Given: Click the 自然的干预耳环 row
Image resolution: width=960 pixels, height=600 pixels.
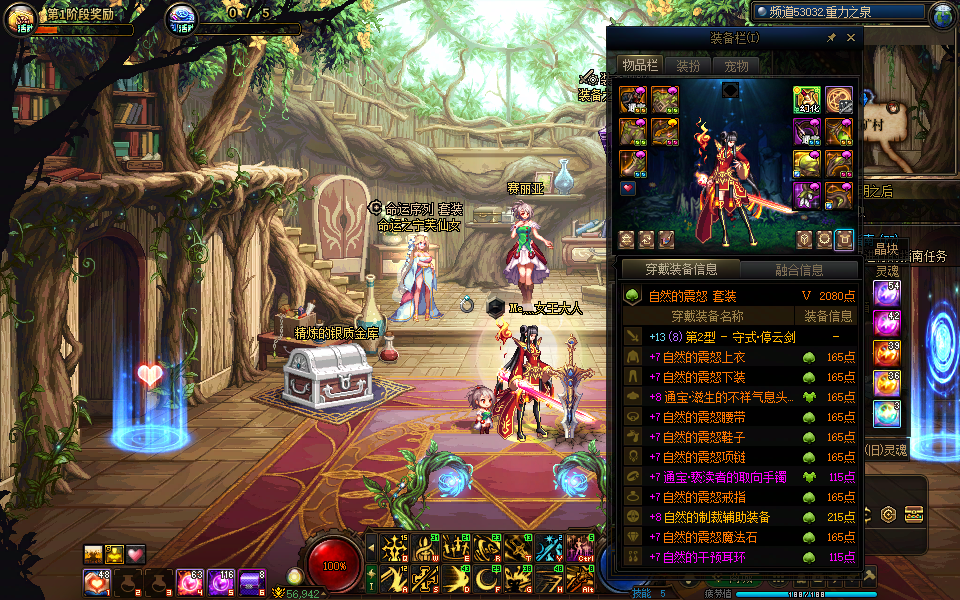Looking at the screenshot, I should coord(740,557).
